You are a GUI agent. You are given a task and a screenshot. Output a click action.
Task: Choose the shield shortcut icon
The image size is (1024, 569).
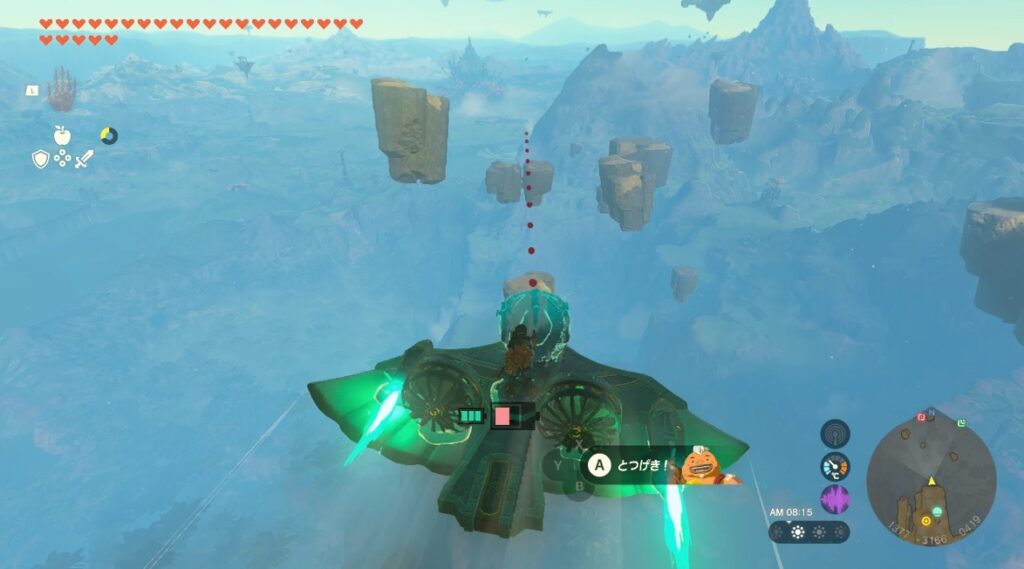(x=41, y=158)
